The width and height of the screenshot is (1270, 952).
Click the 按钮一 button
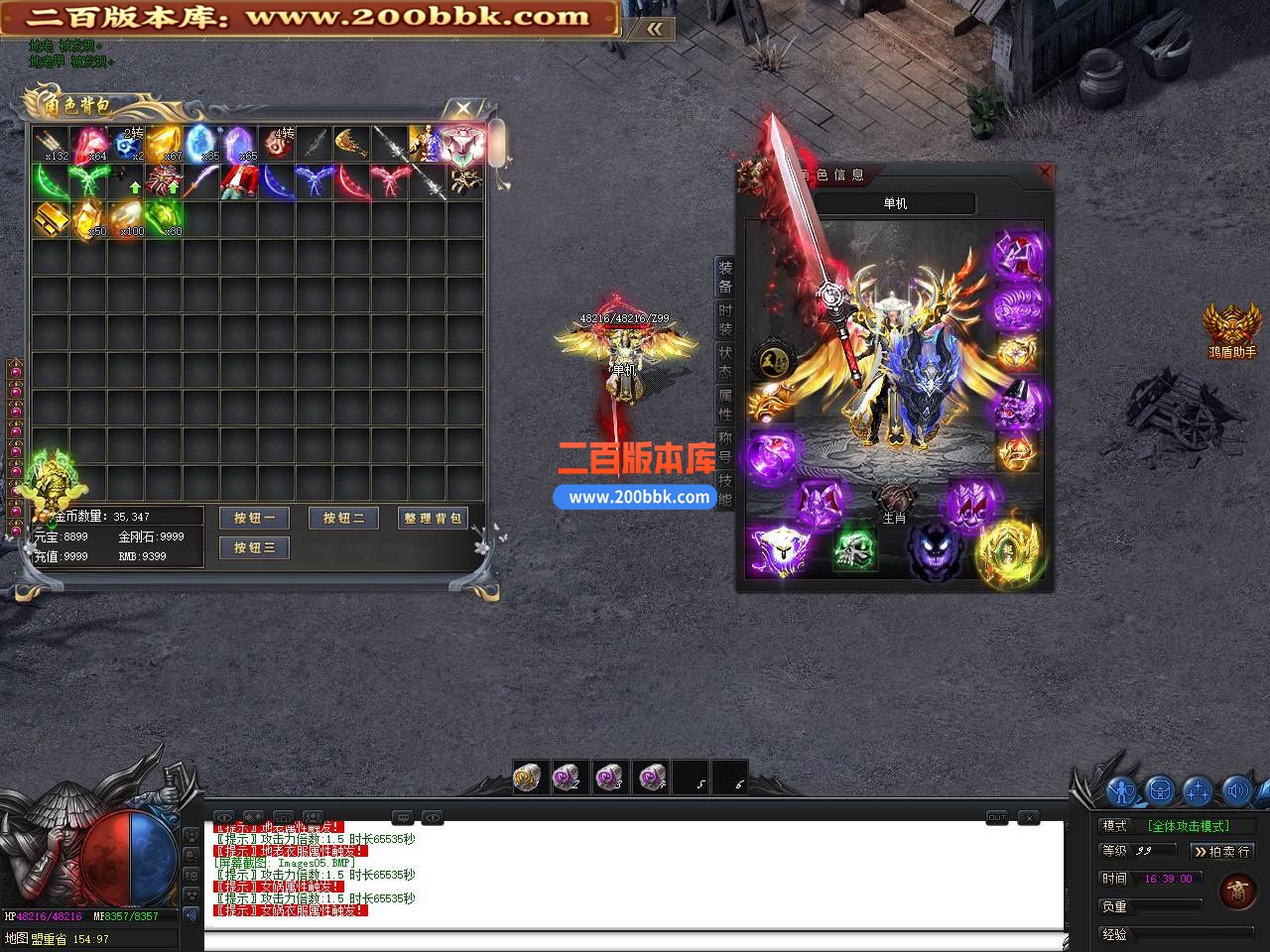point(254,518)
